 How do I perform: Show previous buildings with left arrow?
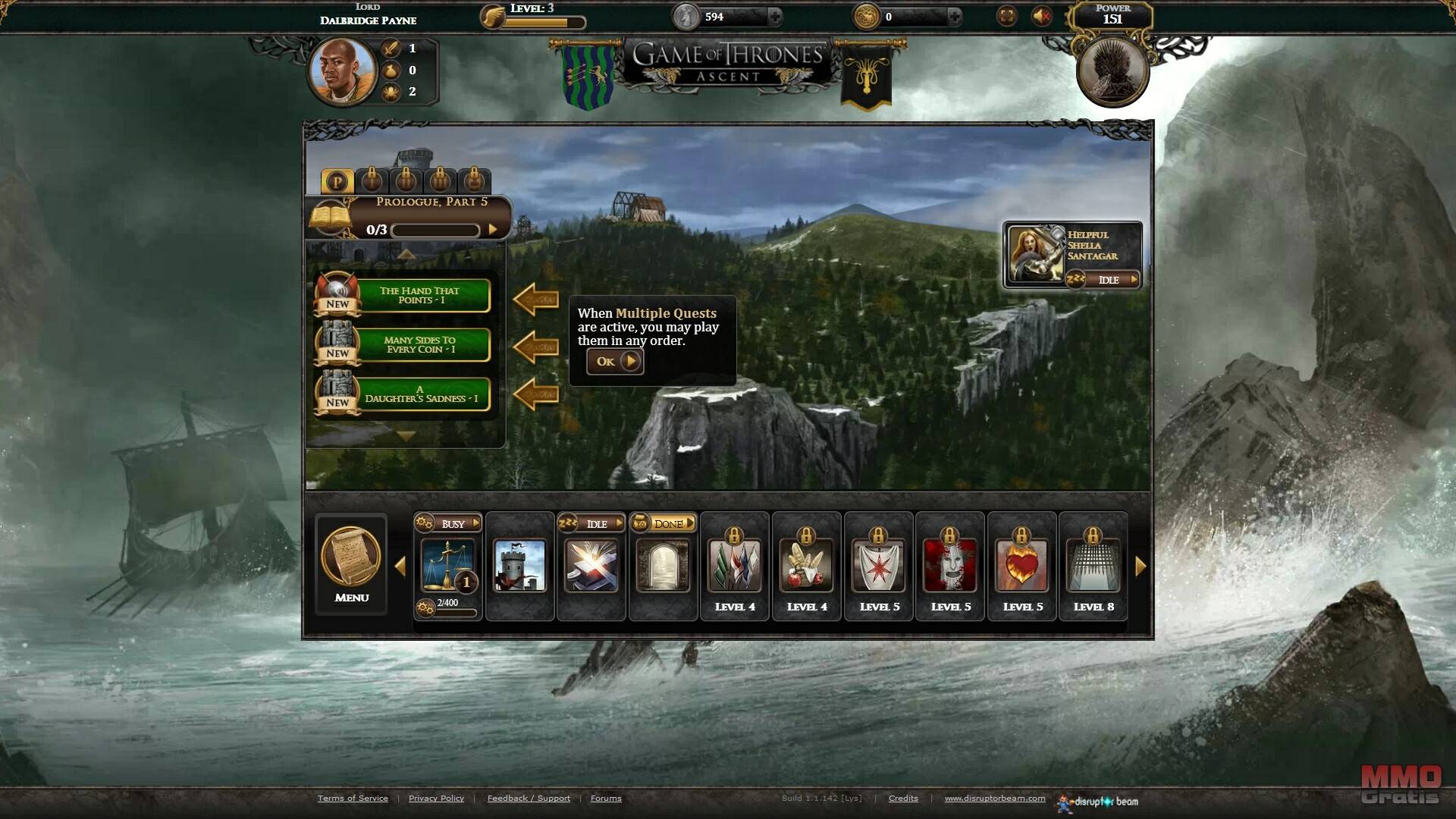(400, 566)
